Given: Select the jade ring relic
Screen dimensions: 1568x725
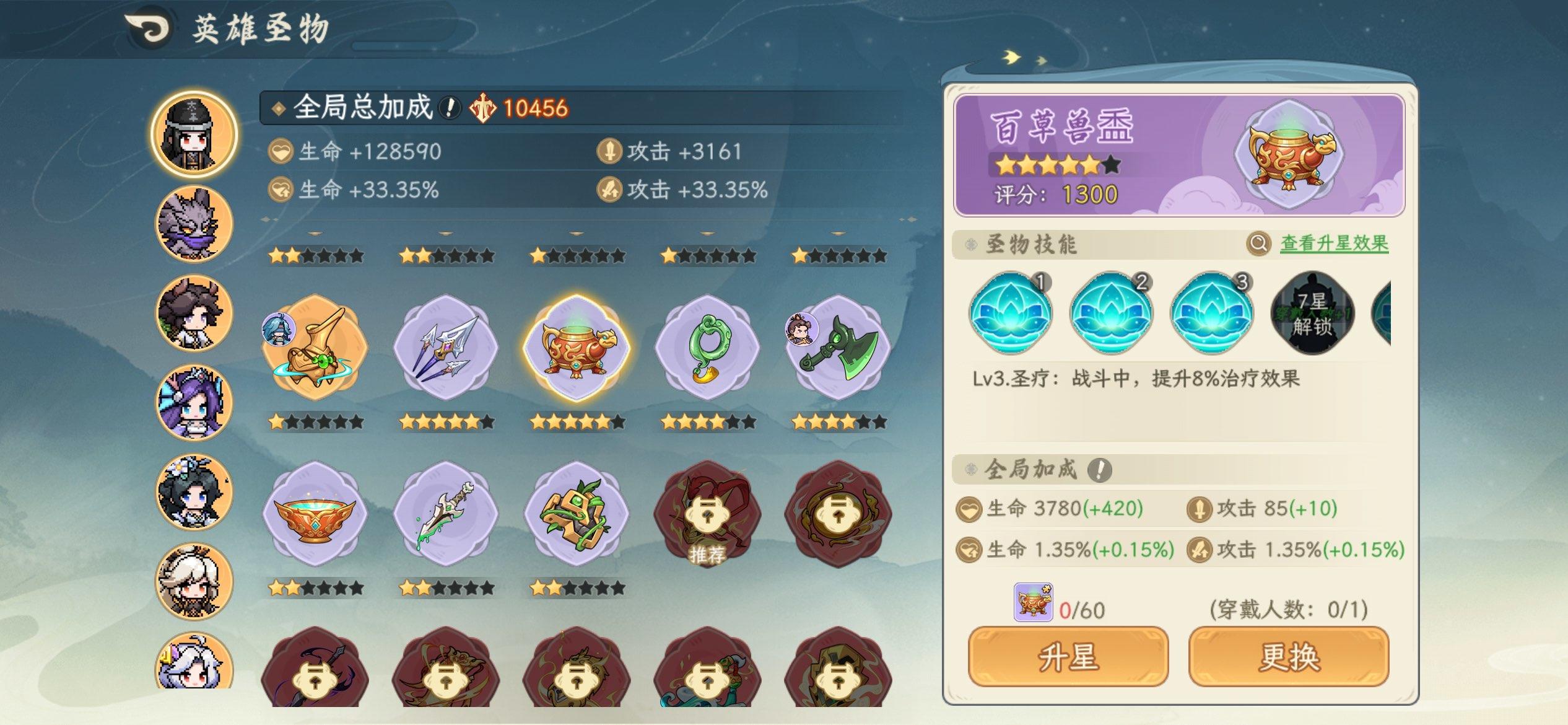Looking at the screenshot, I should click(x=708, y=350).
